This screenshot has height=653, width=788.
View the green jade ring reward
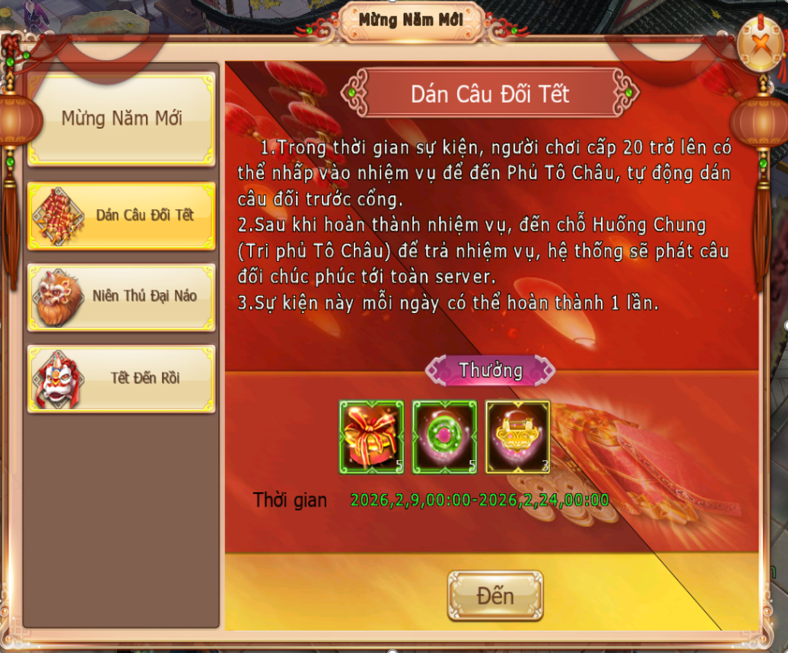click(445, 436)
